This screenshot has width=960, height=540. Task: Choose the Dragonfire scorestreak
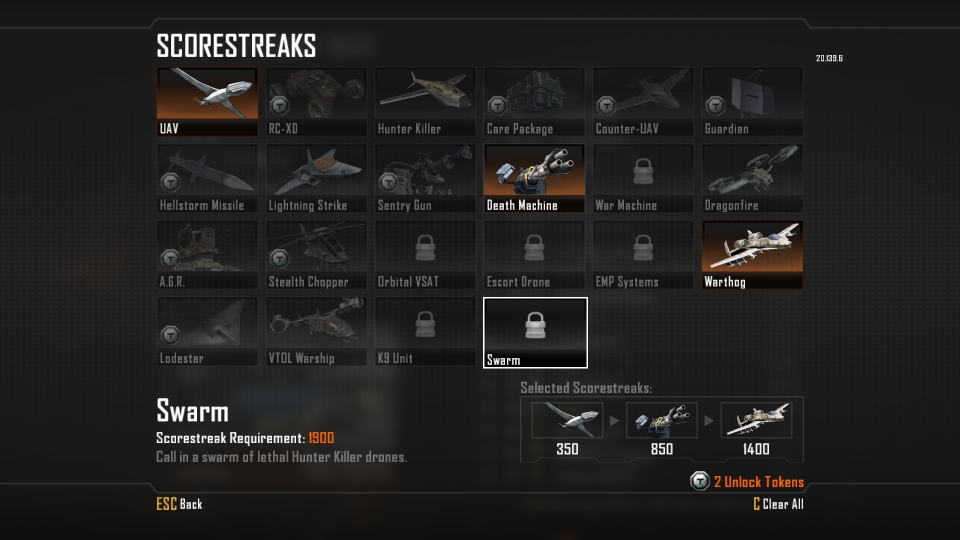(752, 179)
